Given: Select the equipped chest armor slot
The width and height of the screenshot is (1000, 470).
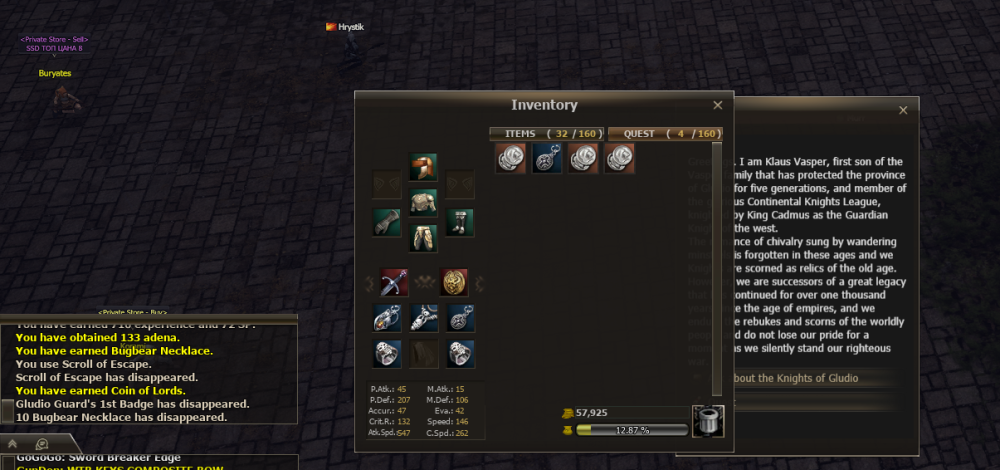Looking at the screenshot, I should 423,203.
